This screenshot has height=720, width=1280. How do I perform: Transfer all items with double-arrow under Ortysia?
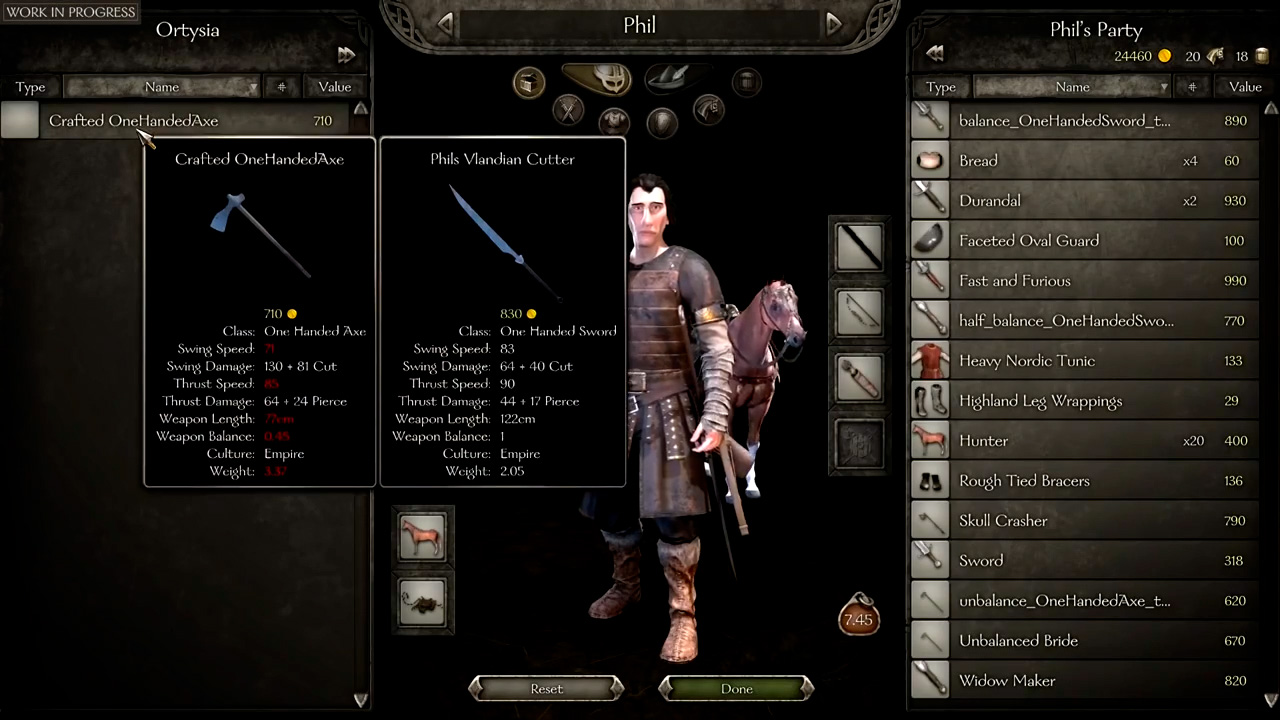click(346, 54)
